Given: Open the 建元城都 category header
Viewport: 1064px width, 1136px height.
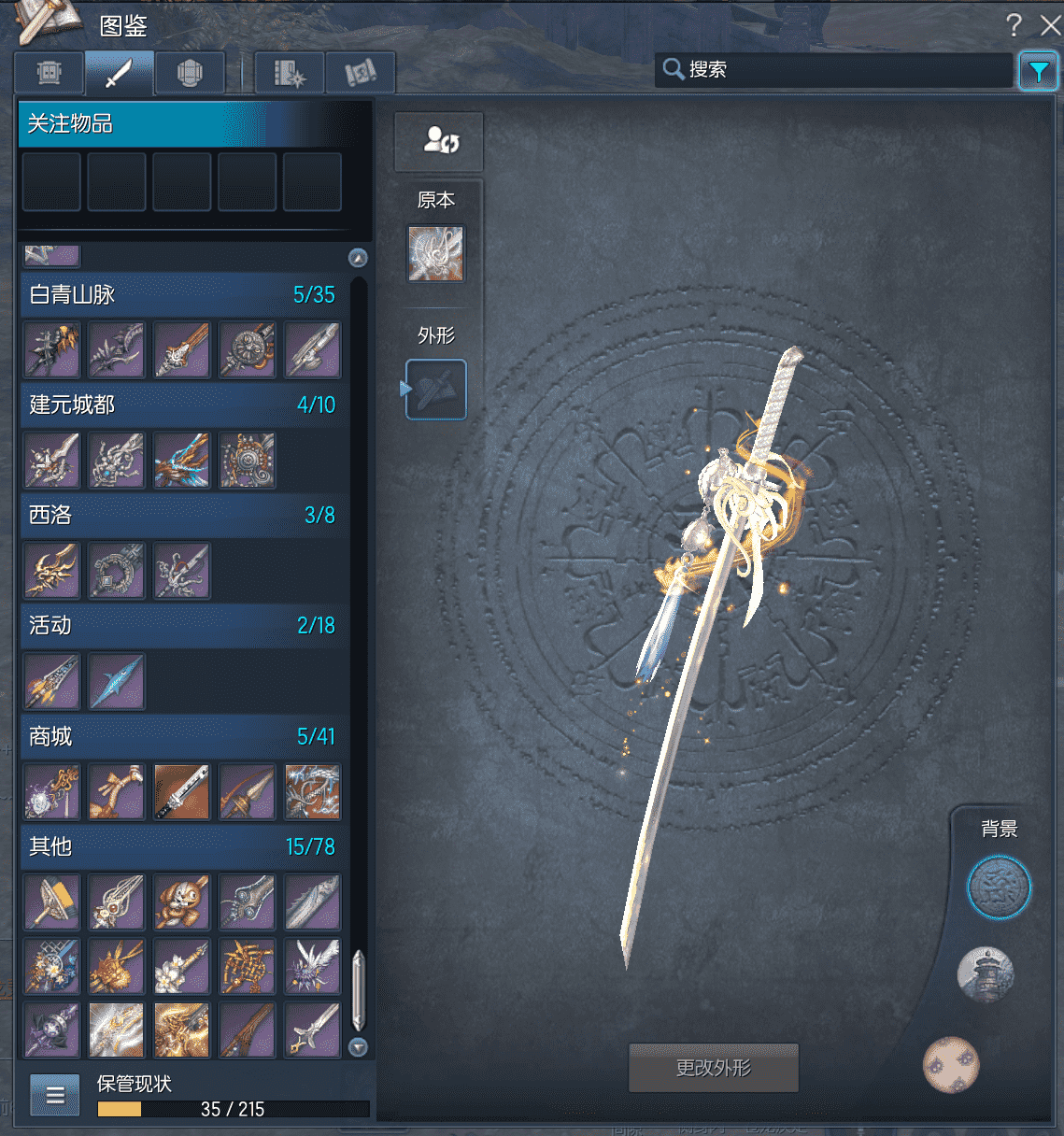Looking at the screenshot, I should click(182, 405).
